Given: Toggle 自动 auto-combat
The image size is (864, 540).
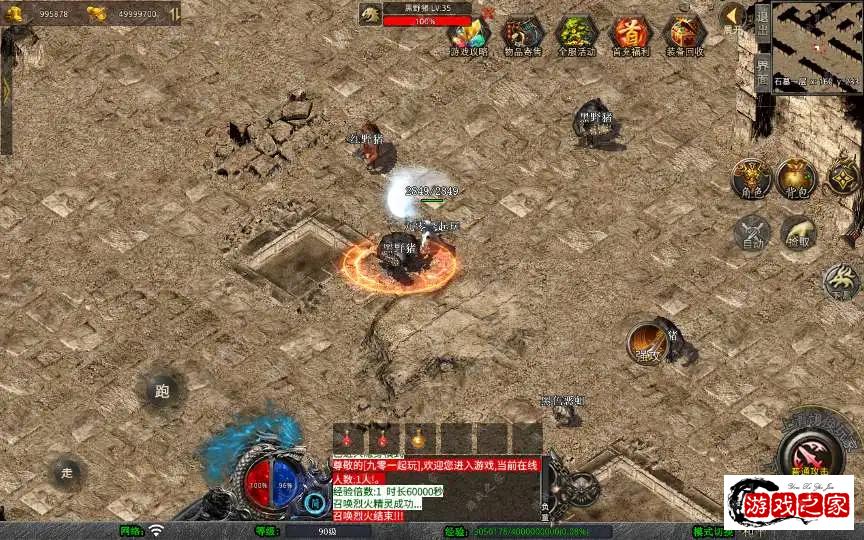Looking at the screenshot, I should tap(751, 233).
